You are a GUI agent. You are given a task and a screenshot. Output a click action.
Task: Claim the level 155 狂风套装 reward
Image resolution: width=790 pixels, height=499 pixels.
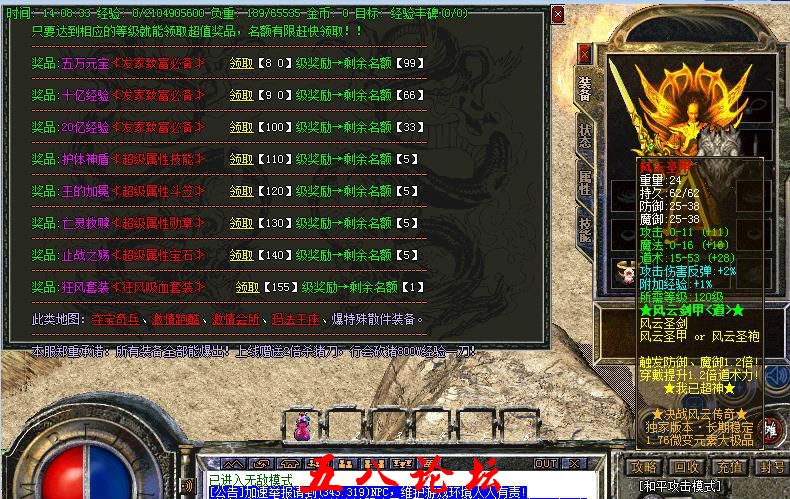tap(247, 288)
